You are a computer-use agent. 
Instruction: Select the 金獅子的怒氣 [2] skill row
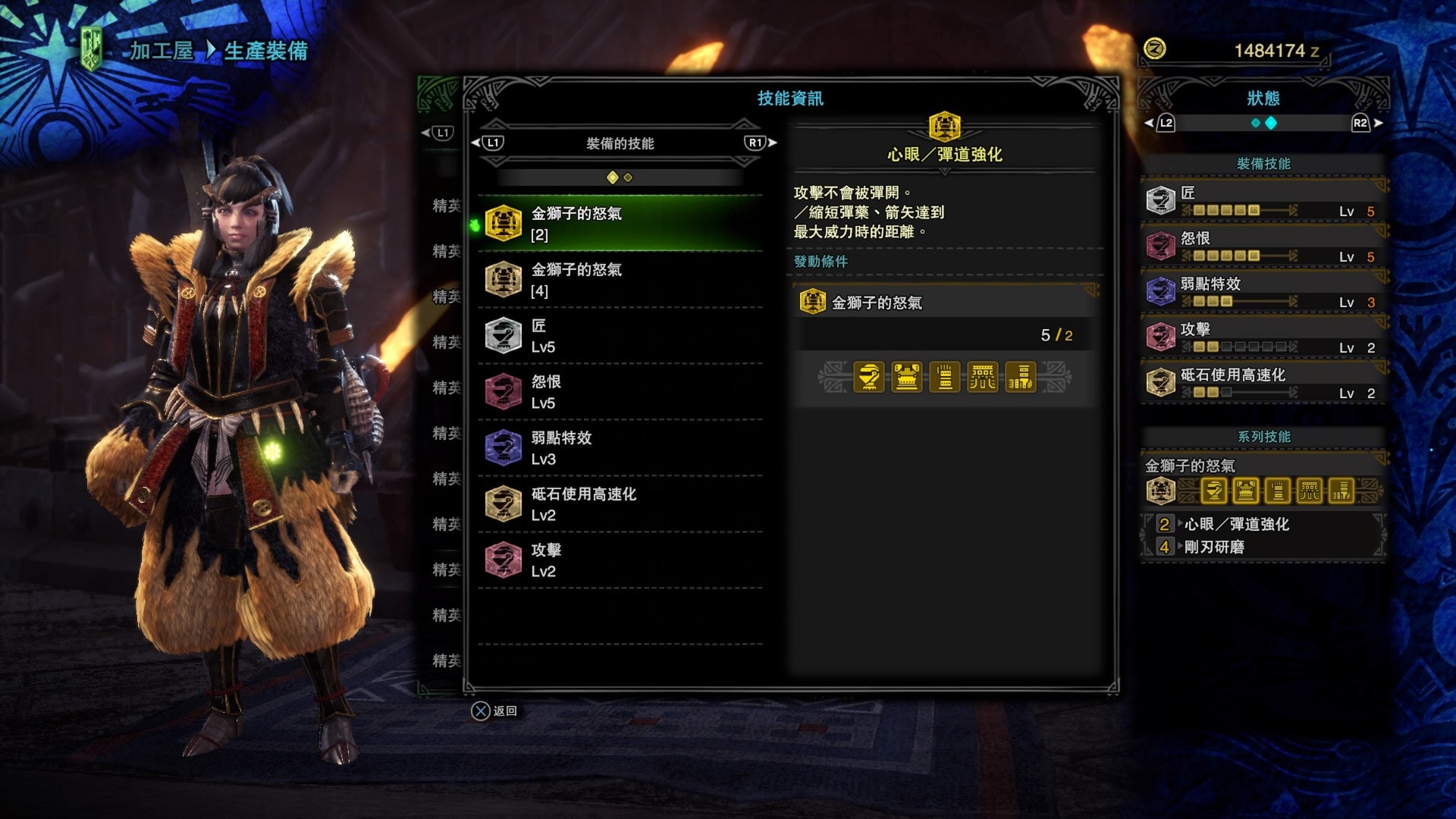point(620,224)
